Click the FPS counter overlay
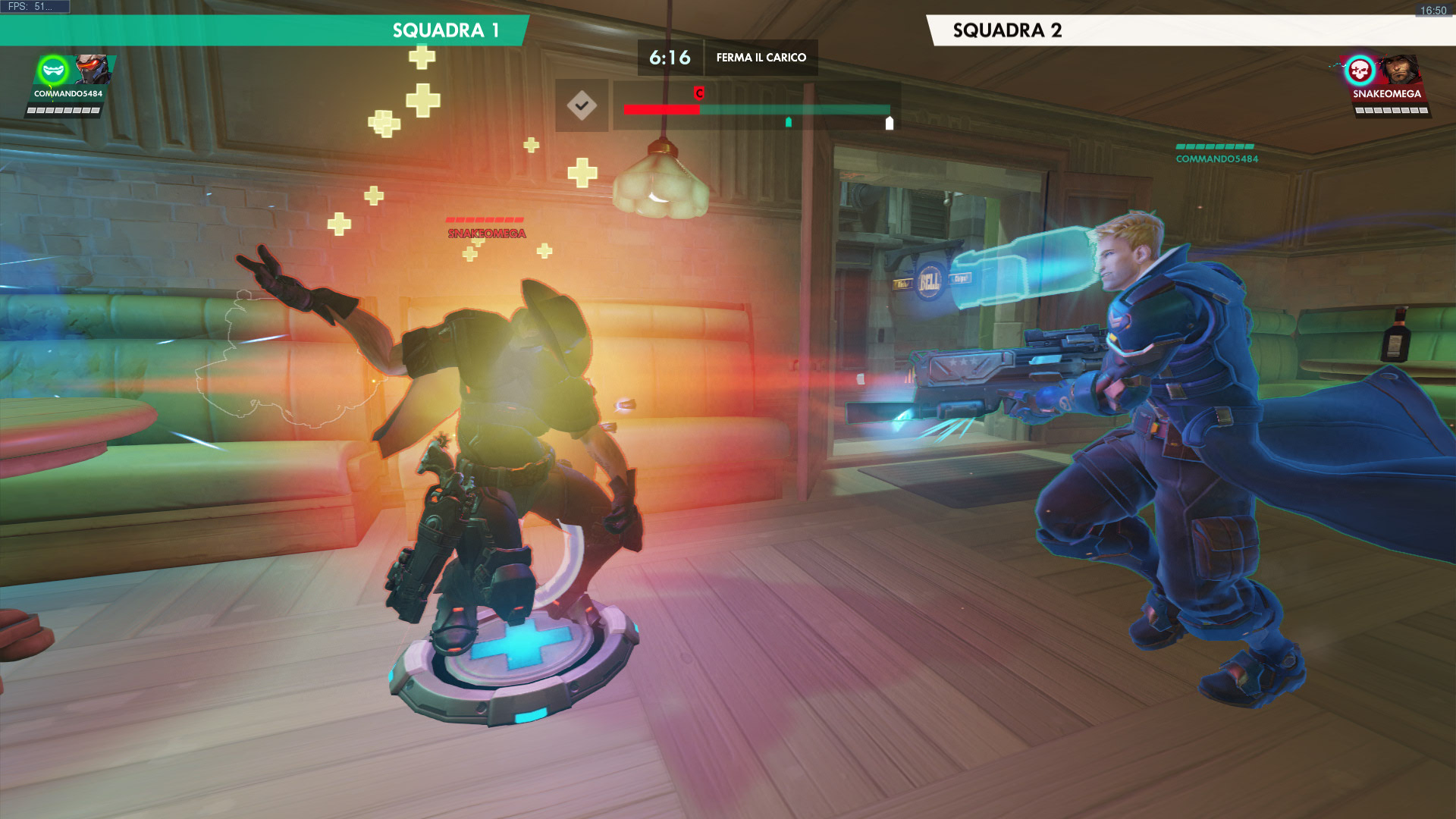 point(34,7)
